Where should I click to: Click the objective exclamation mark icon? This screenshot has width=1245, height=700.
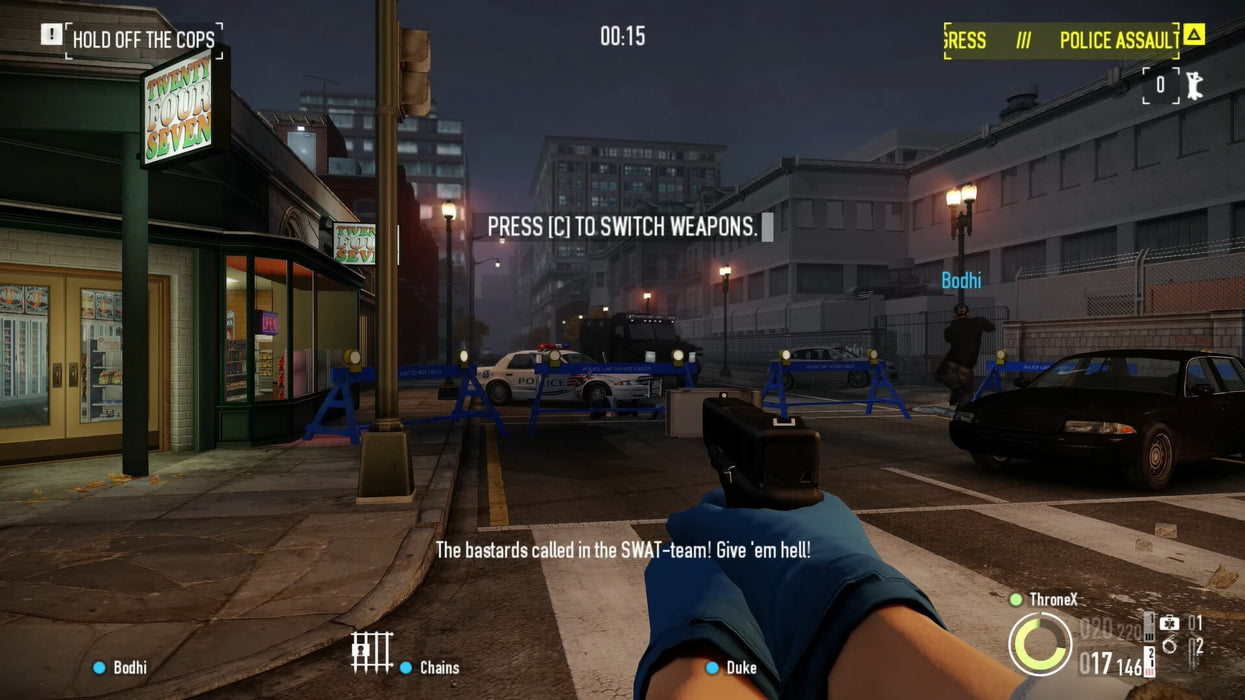[x=51, y=35]
